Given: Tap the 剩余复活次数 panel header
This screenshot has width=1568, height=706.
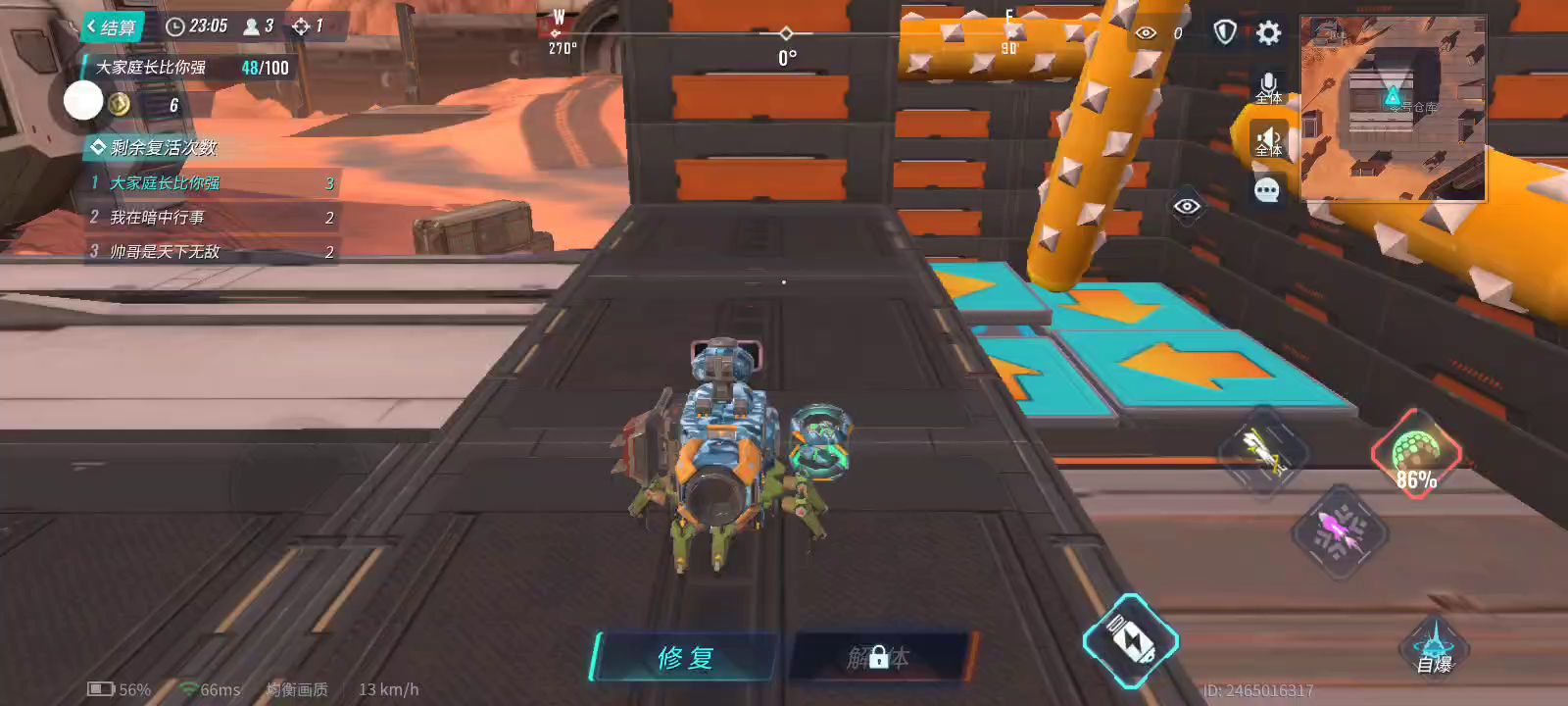Looking at the screenshot, I should tap(155, 148).
